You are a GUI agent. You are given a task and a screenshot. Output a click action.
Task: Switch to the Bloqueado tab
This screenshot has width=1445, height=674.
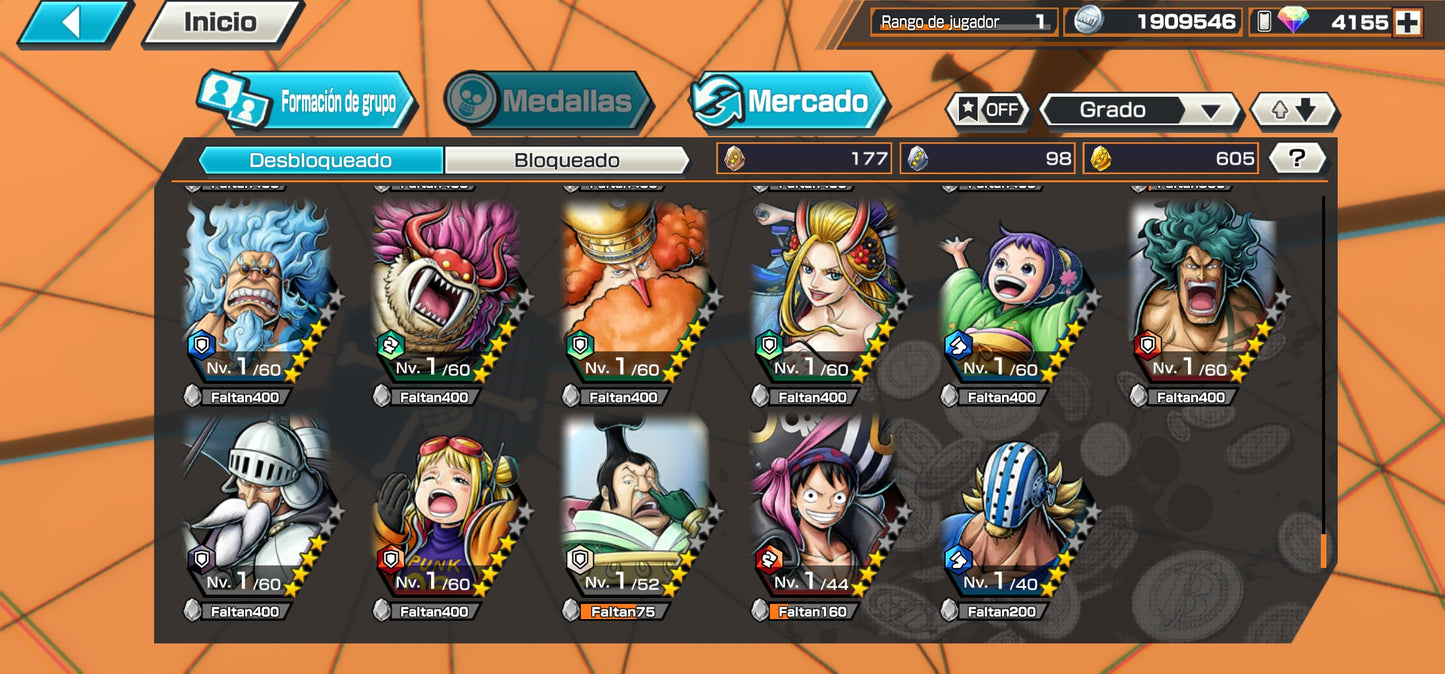(x=566, y=160)
